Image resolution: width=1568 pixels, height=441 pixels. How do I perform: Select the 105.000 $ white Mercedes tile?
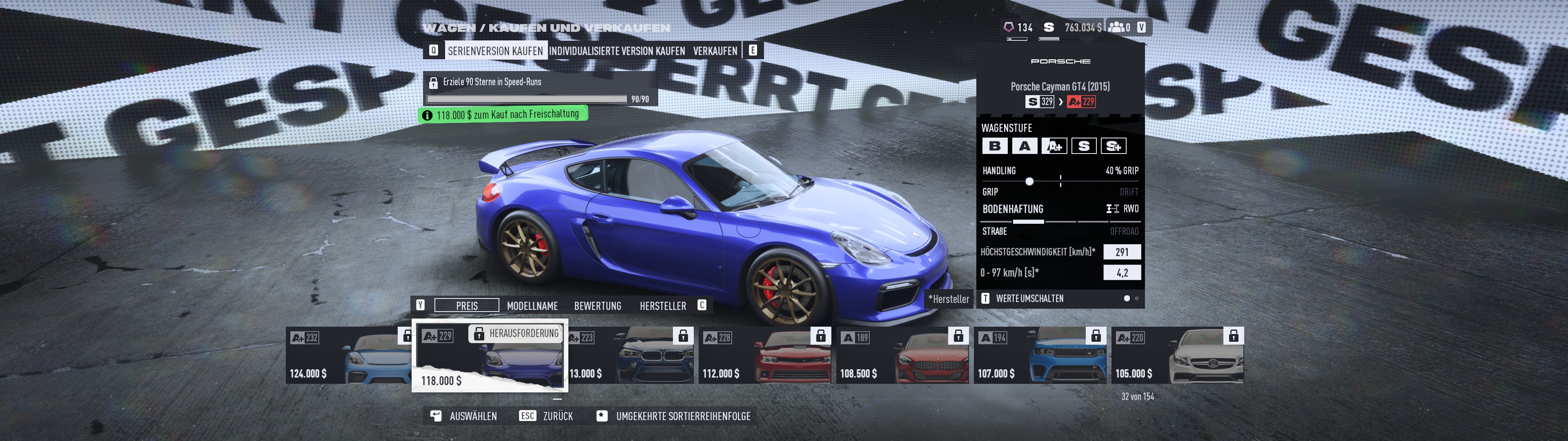[1177, 356]
